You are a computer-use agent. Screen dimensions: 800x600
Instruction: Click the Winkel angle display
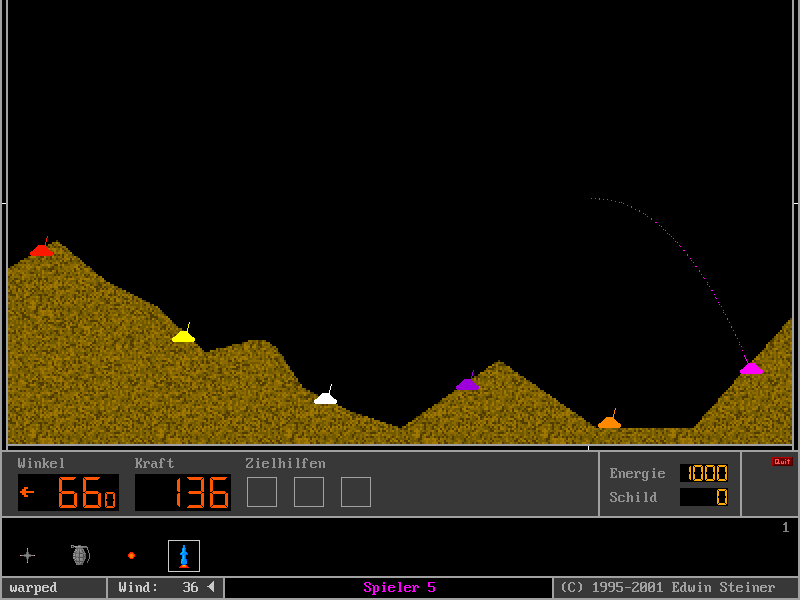pyautogui.click(x=68, y=492)
